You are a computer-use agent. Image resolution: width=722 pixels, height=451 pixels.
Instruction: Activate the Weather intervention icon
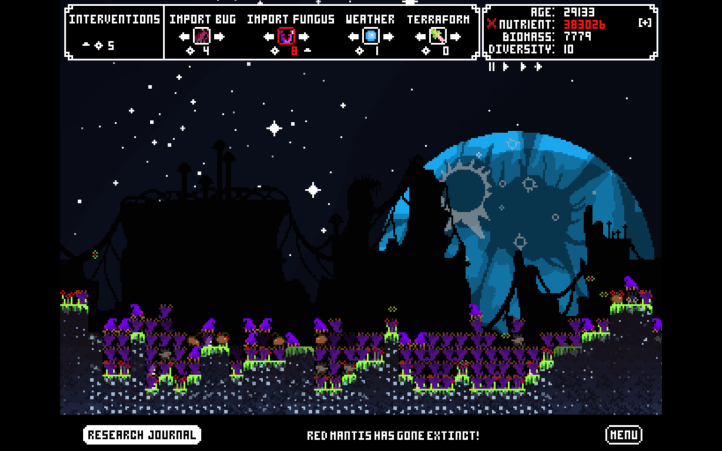coord(370,37)
